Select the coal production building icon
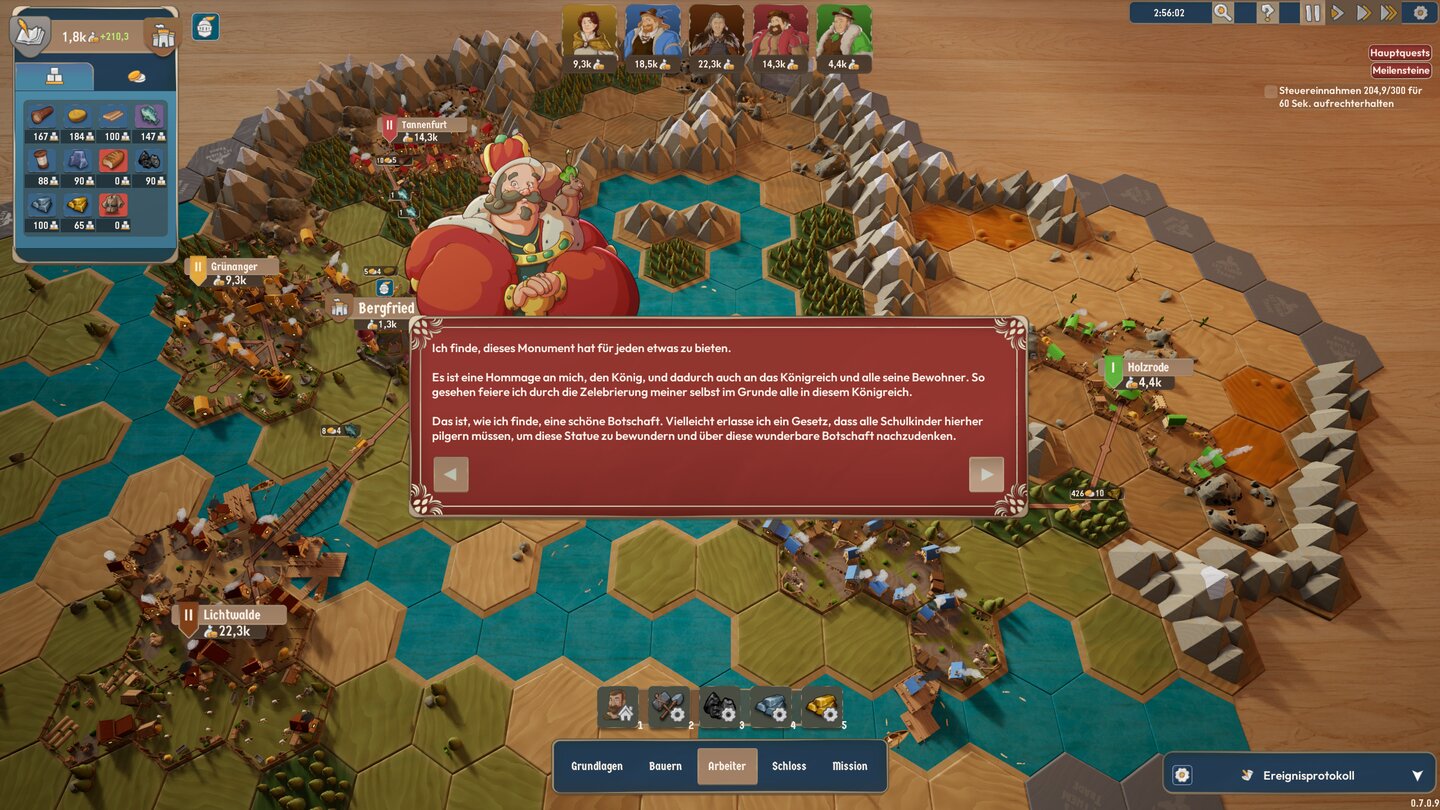 point(720,707)
